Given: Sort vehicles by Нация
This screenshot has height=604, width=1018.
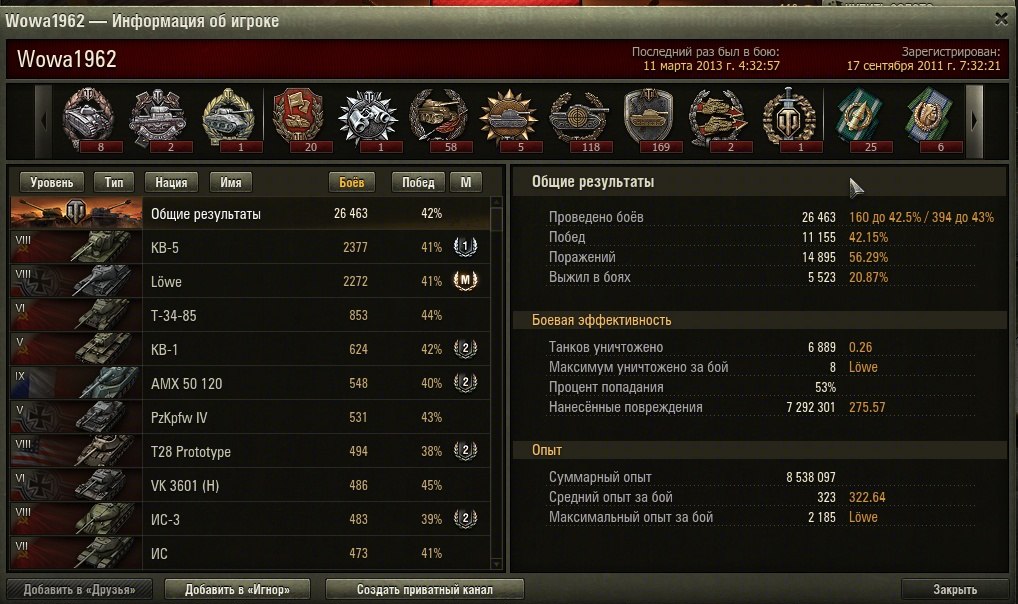Looking at the screenshot, I should [172, 182].
